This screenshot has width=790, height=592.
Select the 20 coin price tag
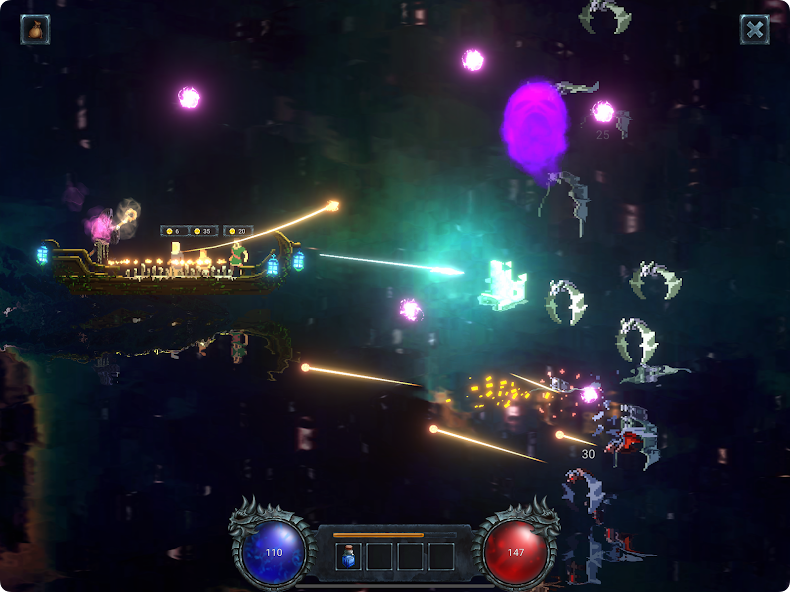238,231
